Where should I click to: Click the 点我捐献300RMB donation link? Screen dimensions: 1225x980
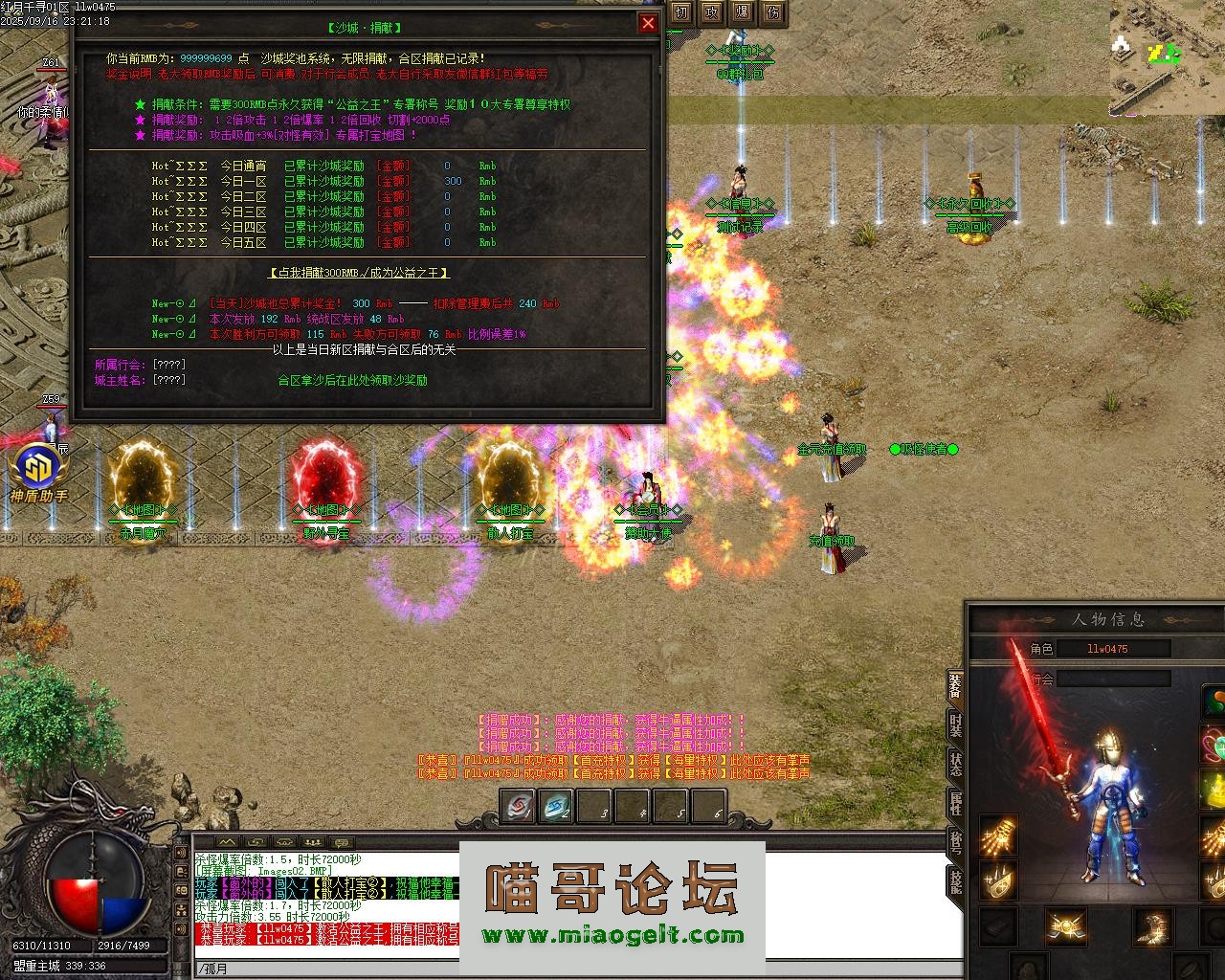tap(359, 273)
